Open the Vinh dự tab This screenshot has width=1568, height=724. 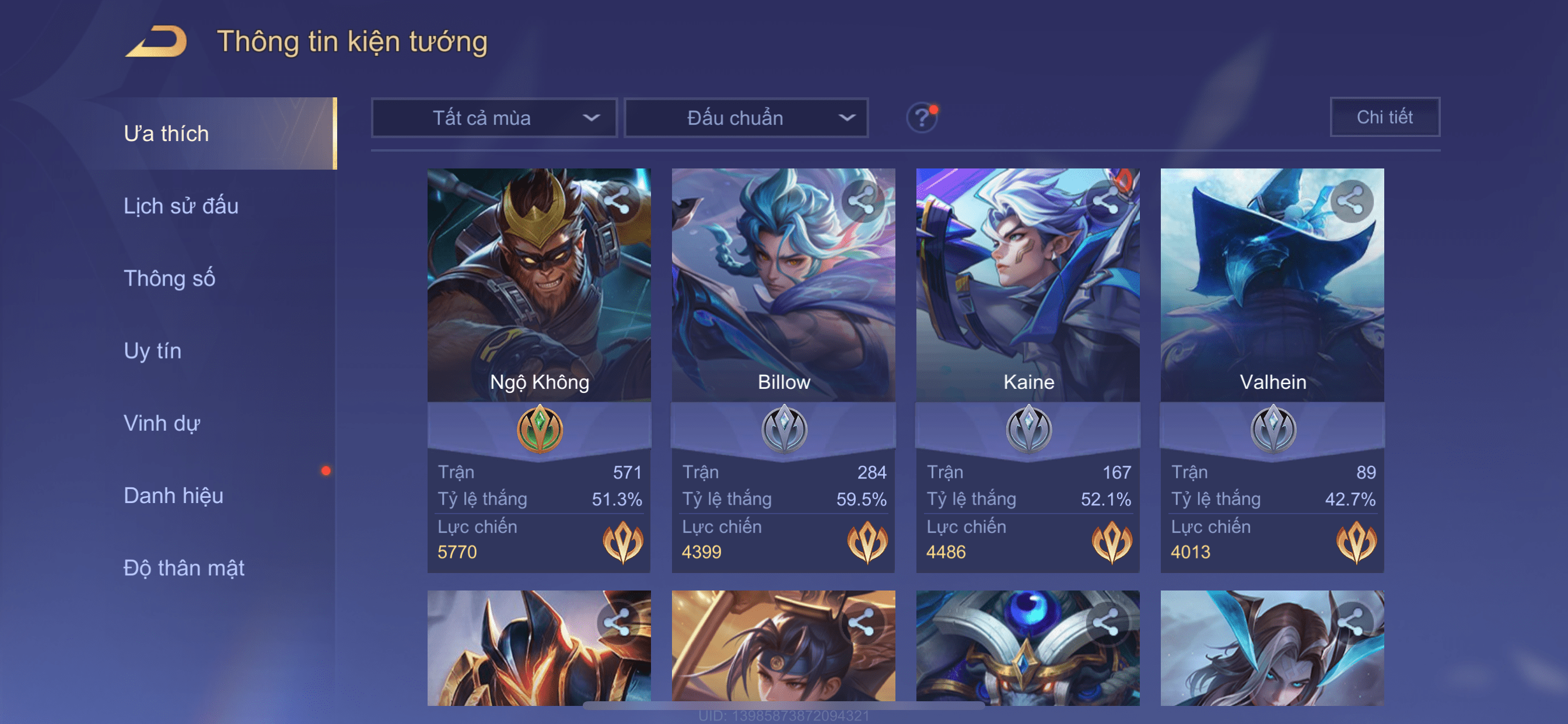[162, 423]
